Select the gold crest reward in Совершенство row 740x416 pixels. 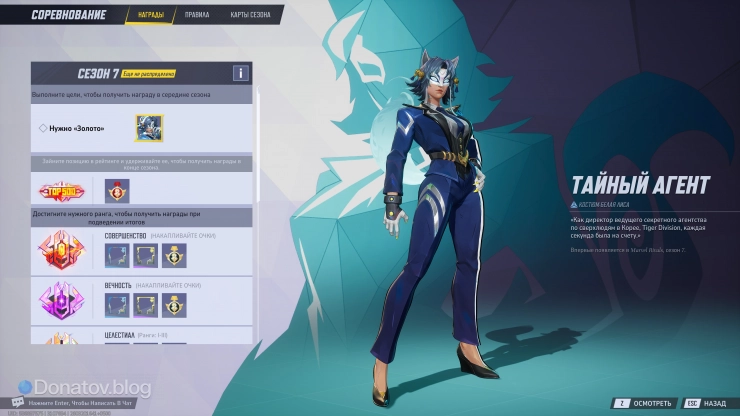click(x=175, y=256)
